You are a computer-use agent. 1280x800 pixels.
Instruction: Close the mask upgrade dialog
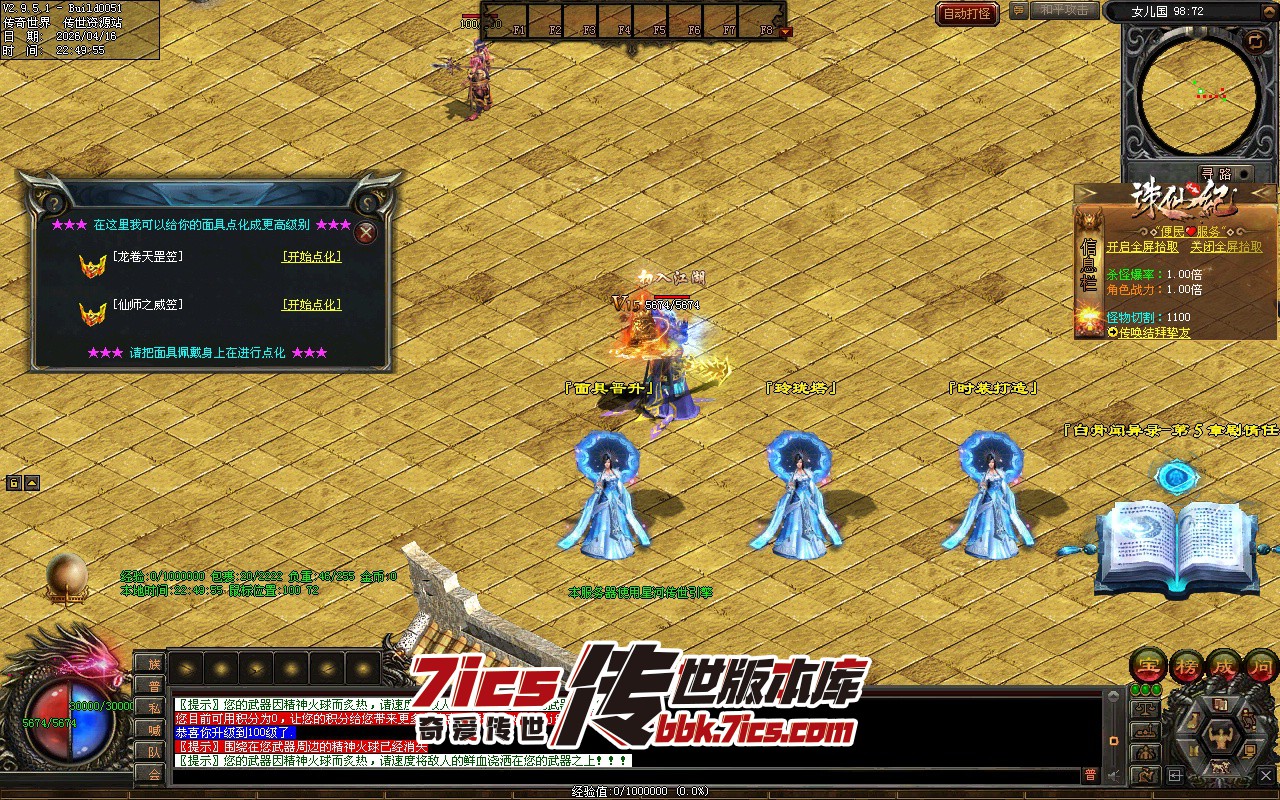(367, 233)
